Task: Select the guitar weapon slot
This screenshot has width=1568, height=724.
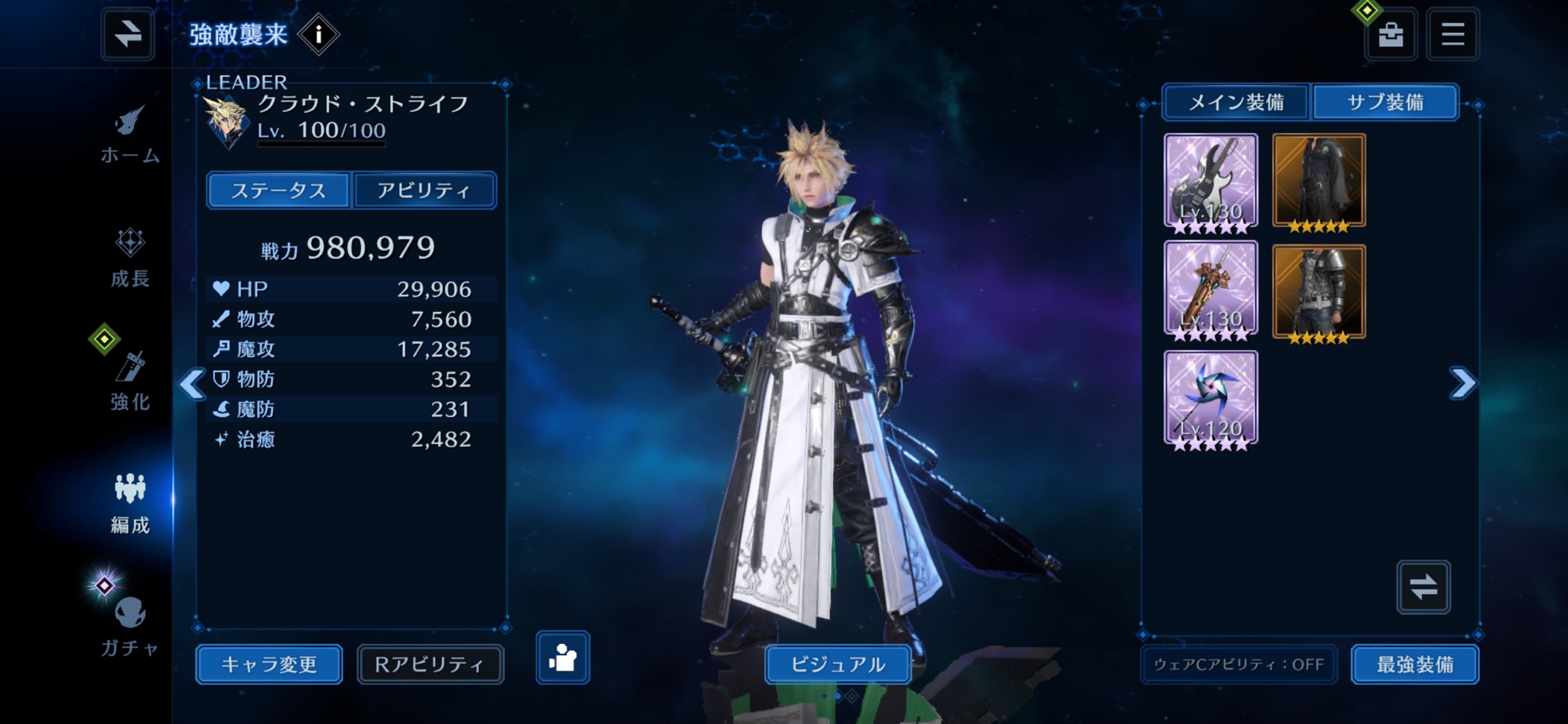Action: (x=1210, y=183)
